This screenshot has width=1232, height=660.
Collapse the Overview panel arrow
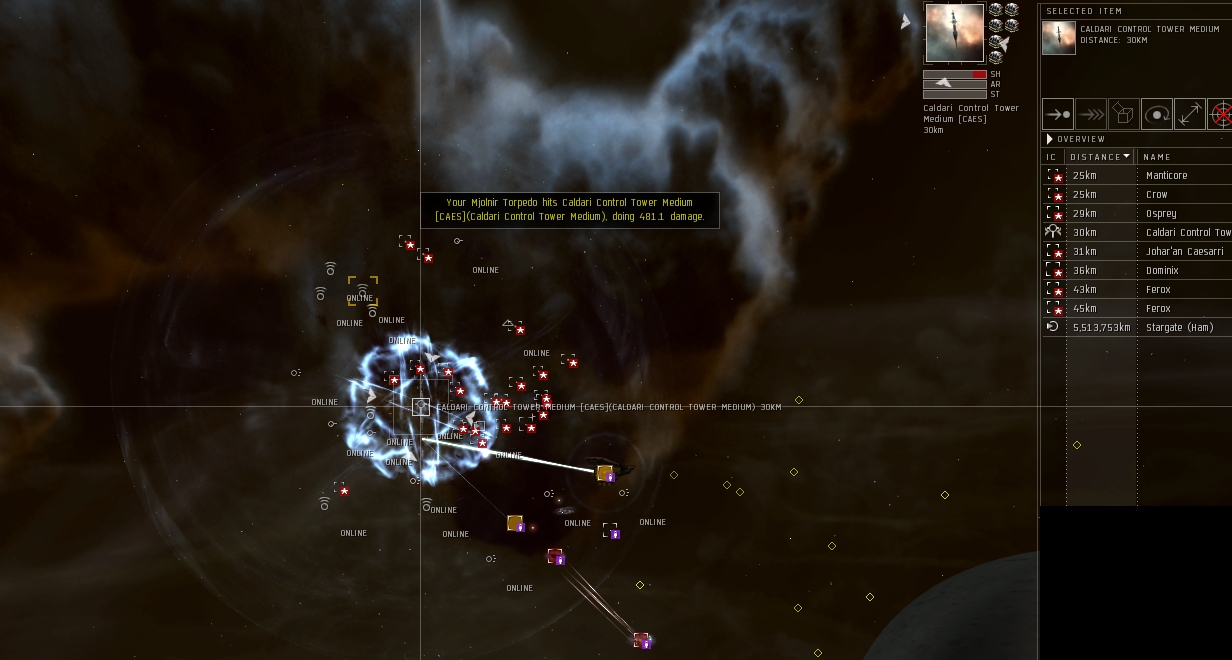[1049, 139]
